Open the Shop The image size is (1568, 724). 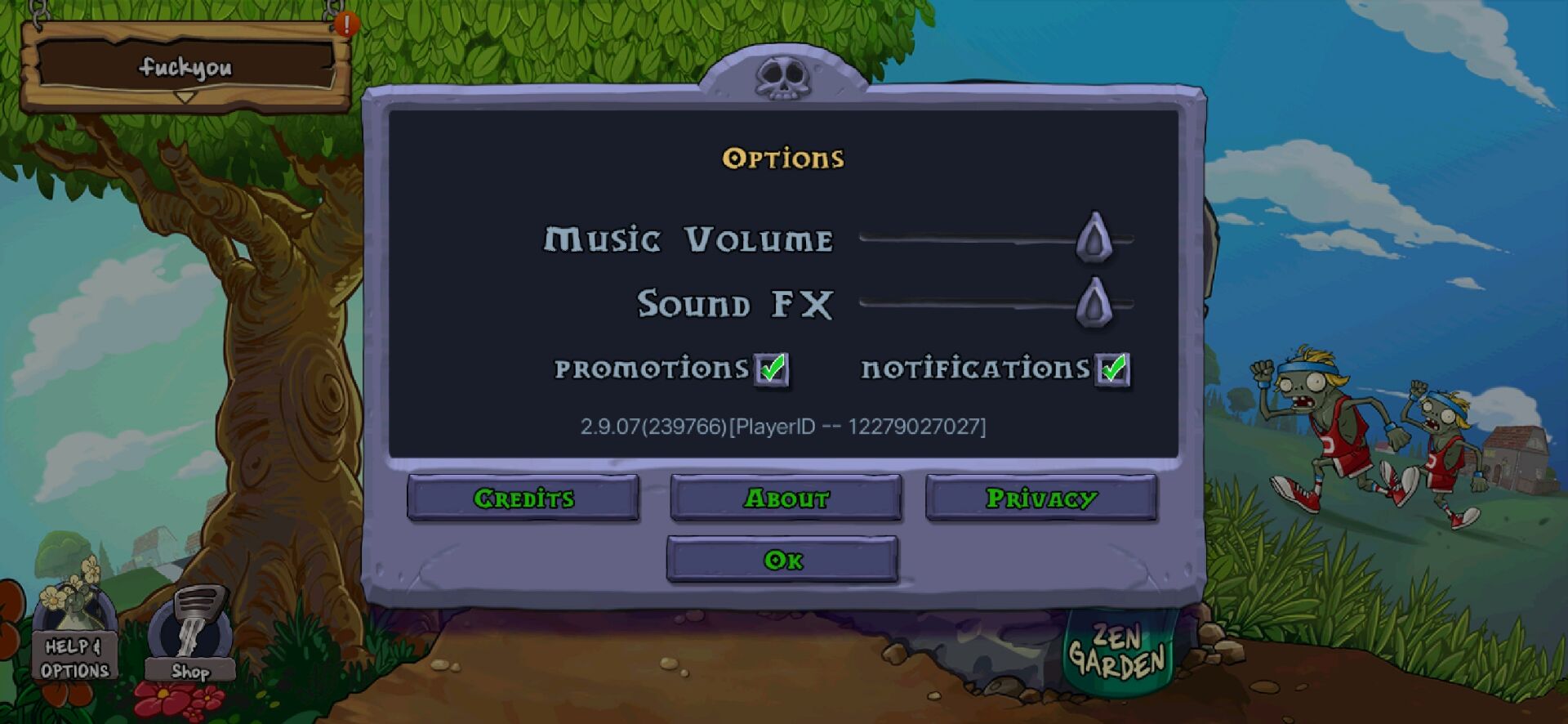[190, 641]
